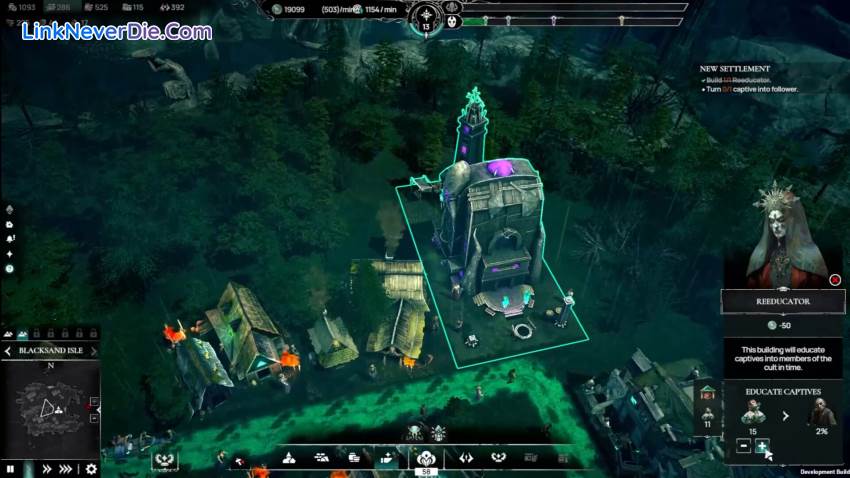
Task: Zoom in the minimap with plus button
Action: 94,402
